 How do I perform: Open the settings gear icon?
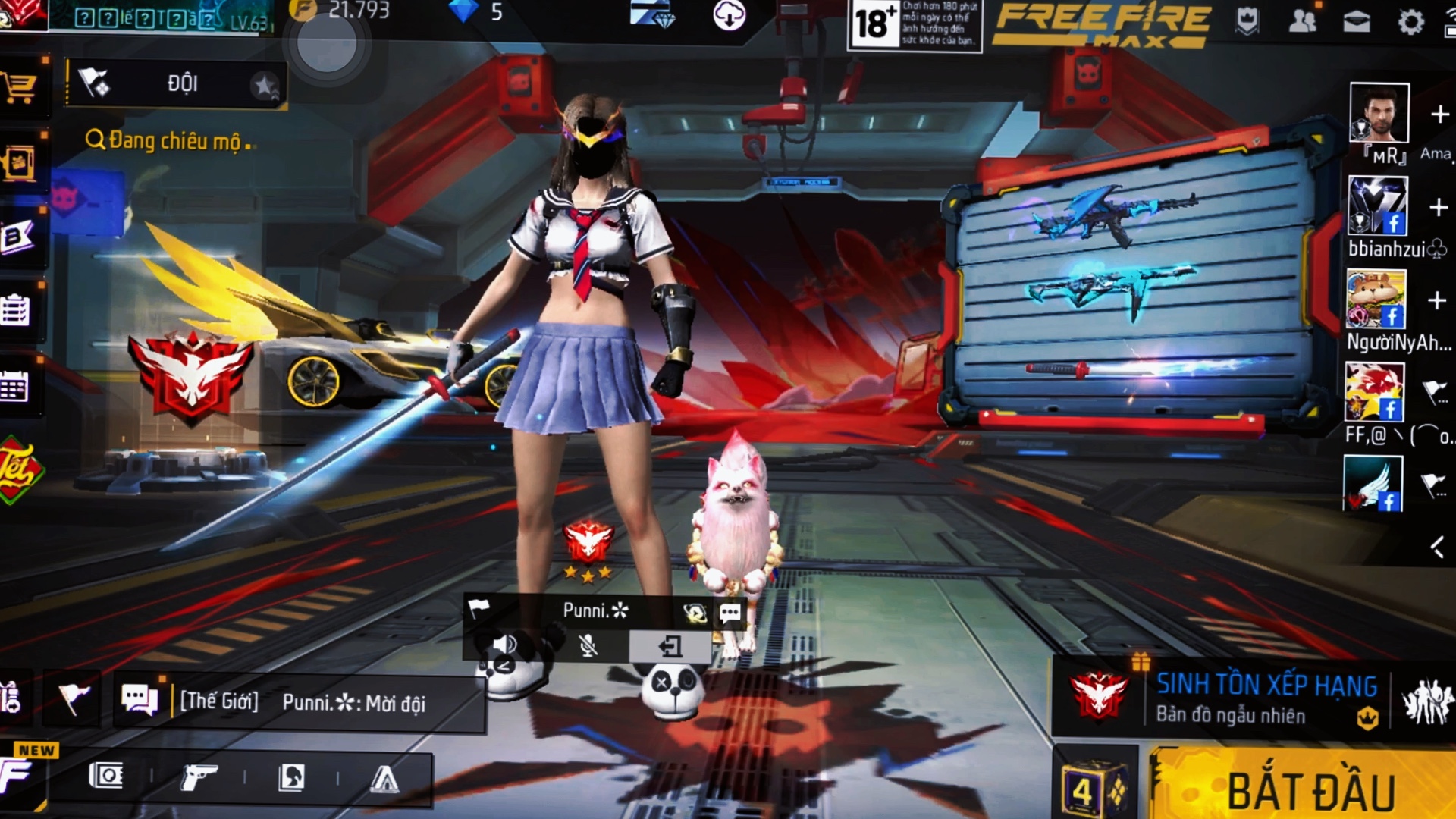click(1410, 21)
